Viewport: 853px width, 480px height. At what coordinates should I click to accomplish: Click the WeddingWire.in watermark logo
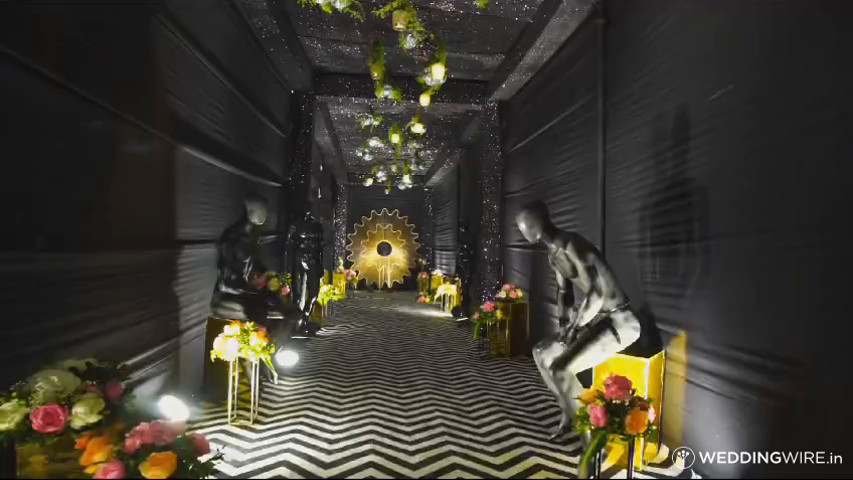(757, 458)
